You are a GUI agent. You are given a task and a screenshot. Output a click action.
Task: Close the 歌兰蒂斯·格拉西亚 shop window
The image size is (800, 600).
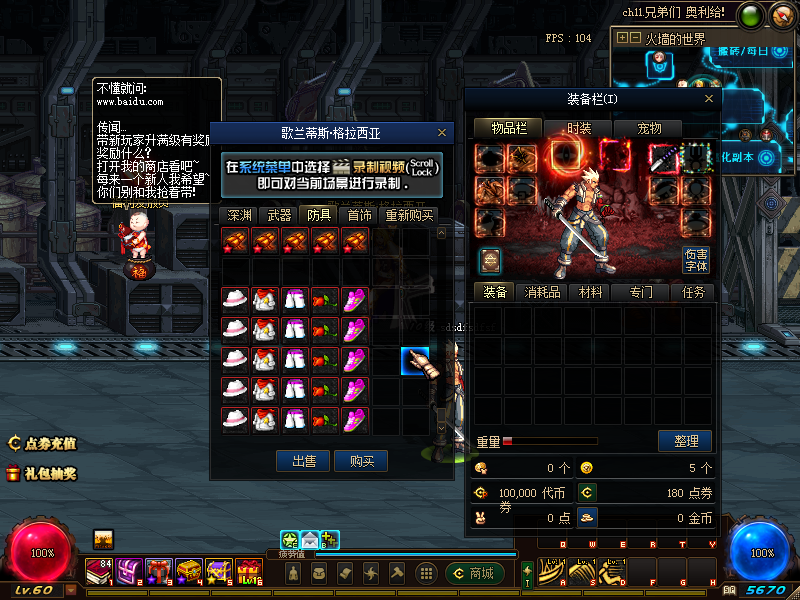pyautogui.click(x=442, y=132)
